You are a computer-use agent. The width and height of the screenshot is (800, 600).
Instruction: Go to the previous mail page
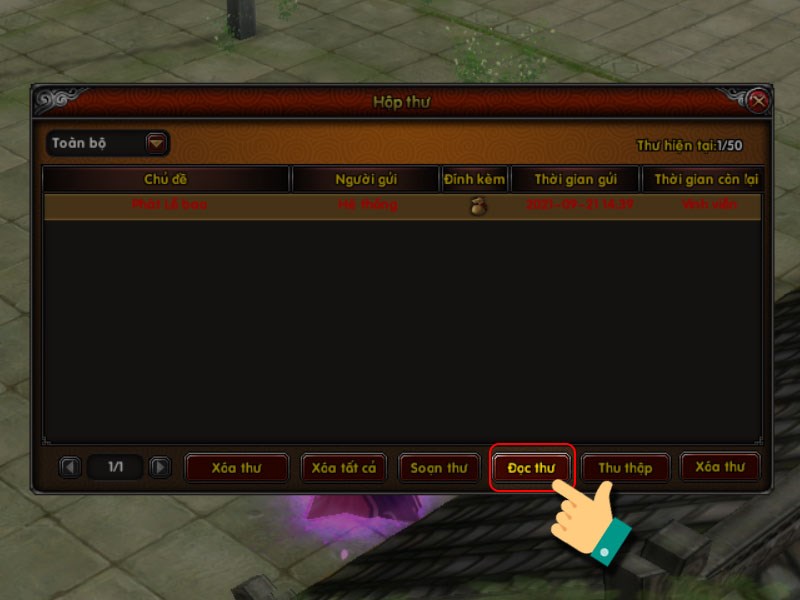point(69,467)
